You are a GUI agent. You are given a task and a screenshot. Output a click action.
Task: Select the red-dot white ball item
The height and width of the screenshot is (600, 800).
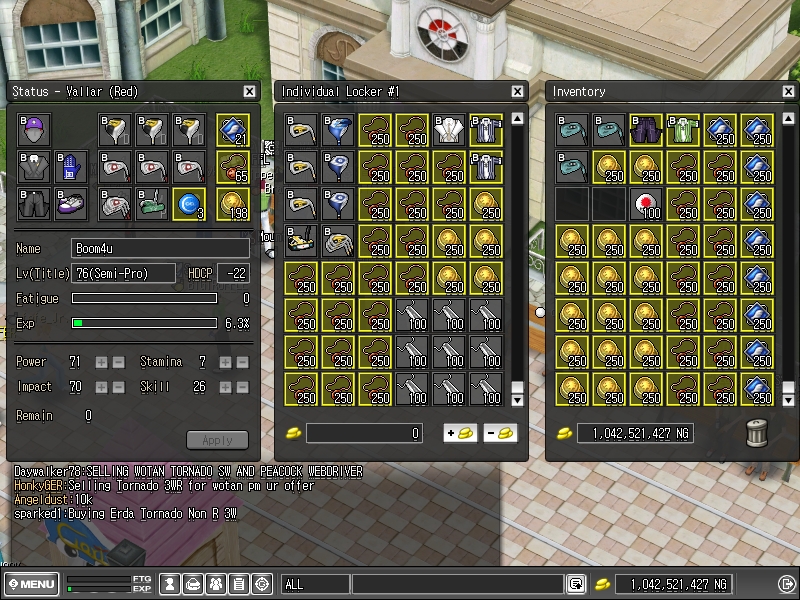647,204
